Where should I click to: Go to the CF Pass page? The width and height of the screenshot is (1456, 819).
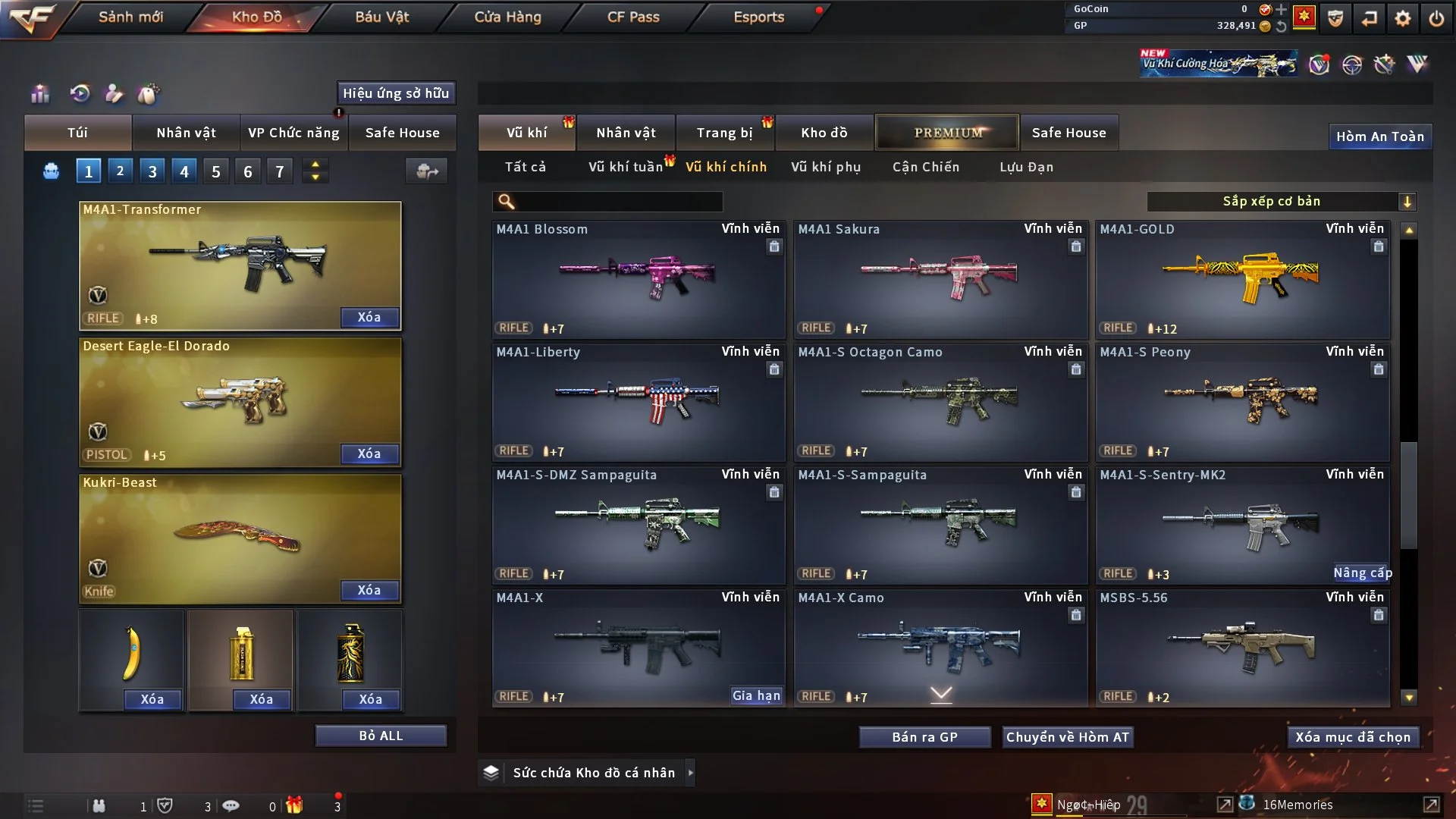click(x=633, y=17)
